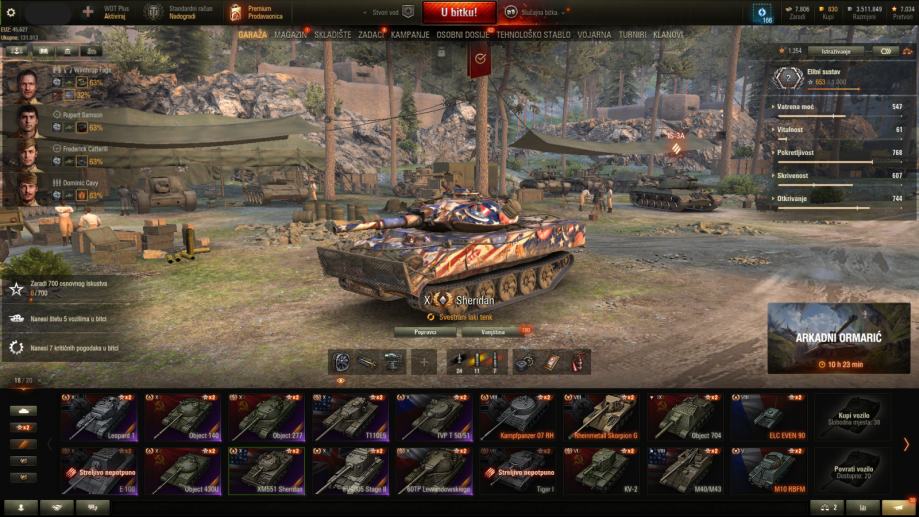
Task: Open the Arkadni Ormarić event banner
Action: pyautogui.click(x=838, y=338)
